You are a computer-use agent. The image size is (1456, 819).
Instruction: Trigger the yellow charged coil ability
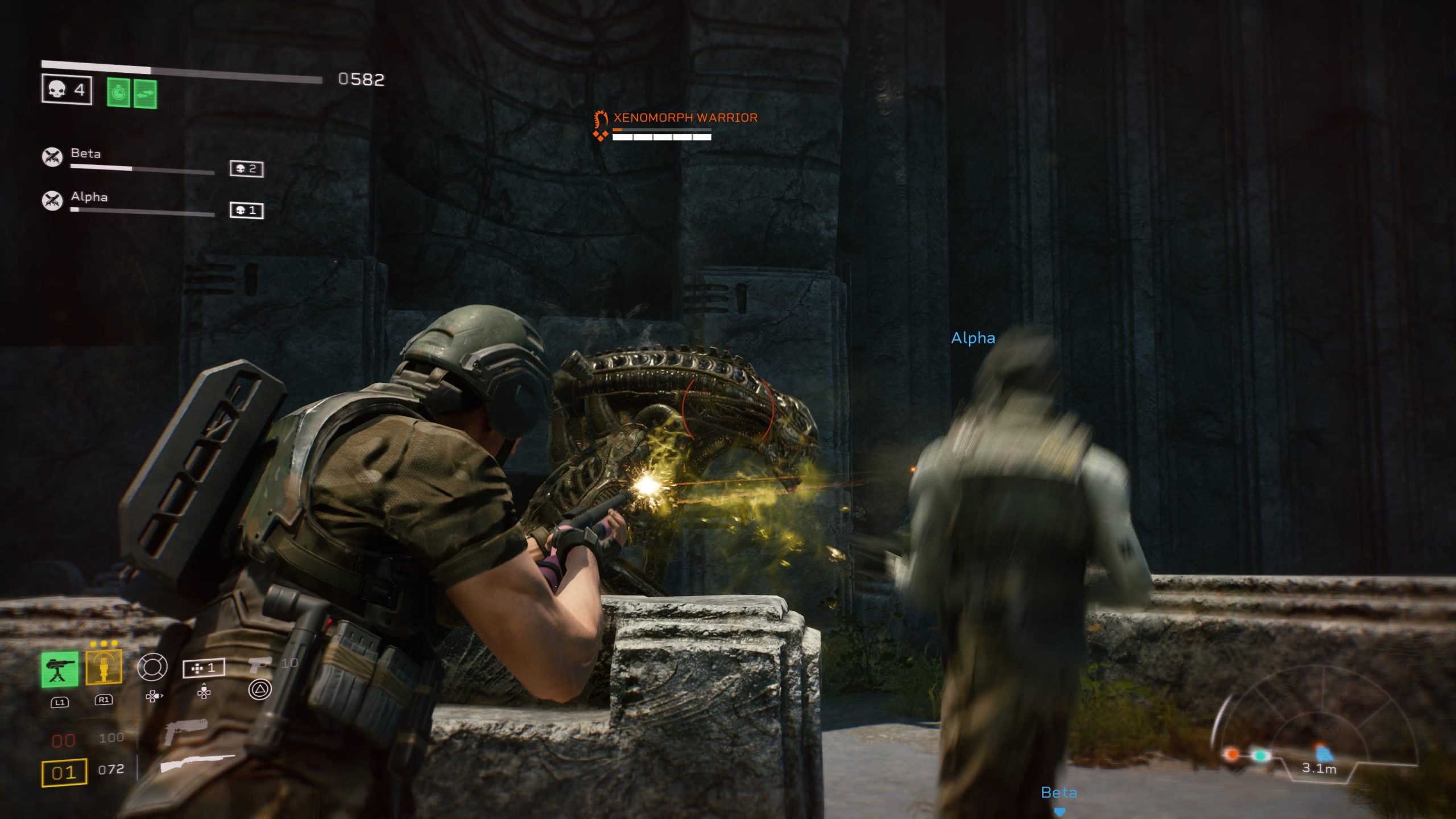point(104,668)
